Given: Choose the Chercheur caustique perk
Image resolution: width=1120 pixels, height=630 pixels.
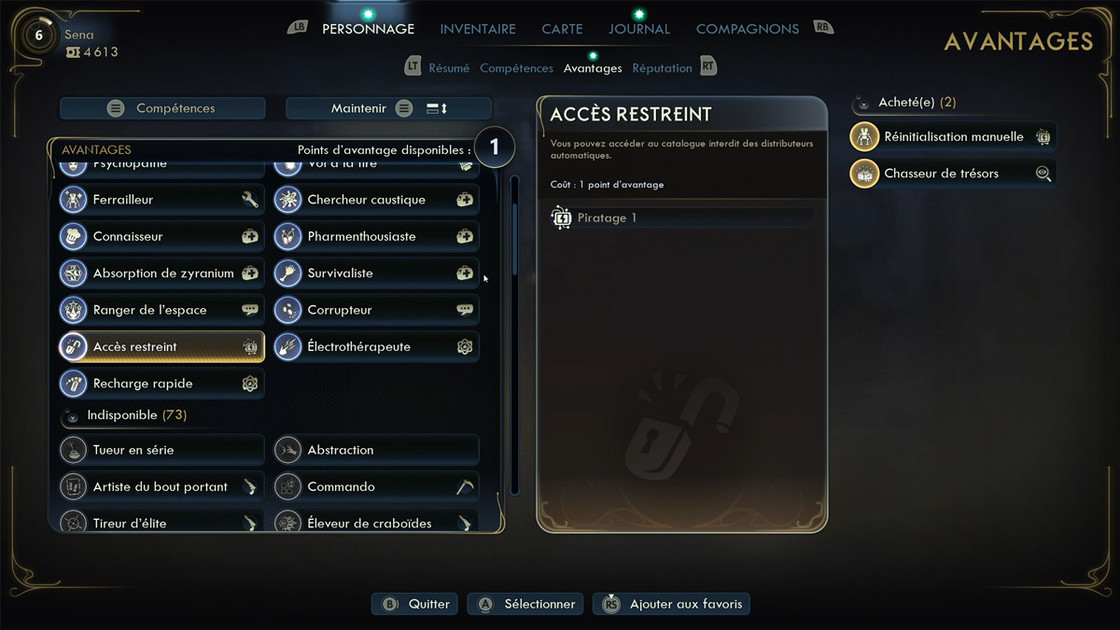Looking at the screenshot, I should (x=376, y=200).
